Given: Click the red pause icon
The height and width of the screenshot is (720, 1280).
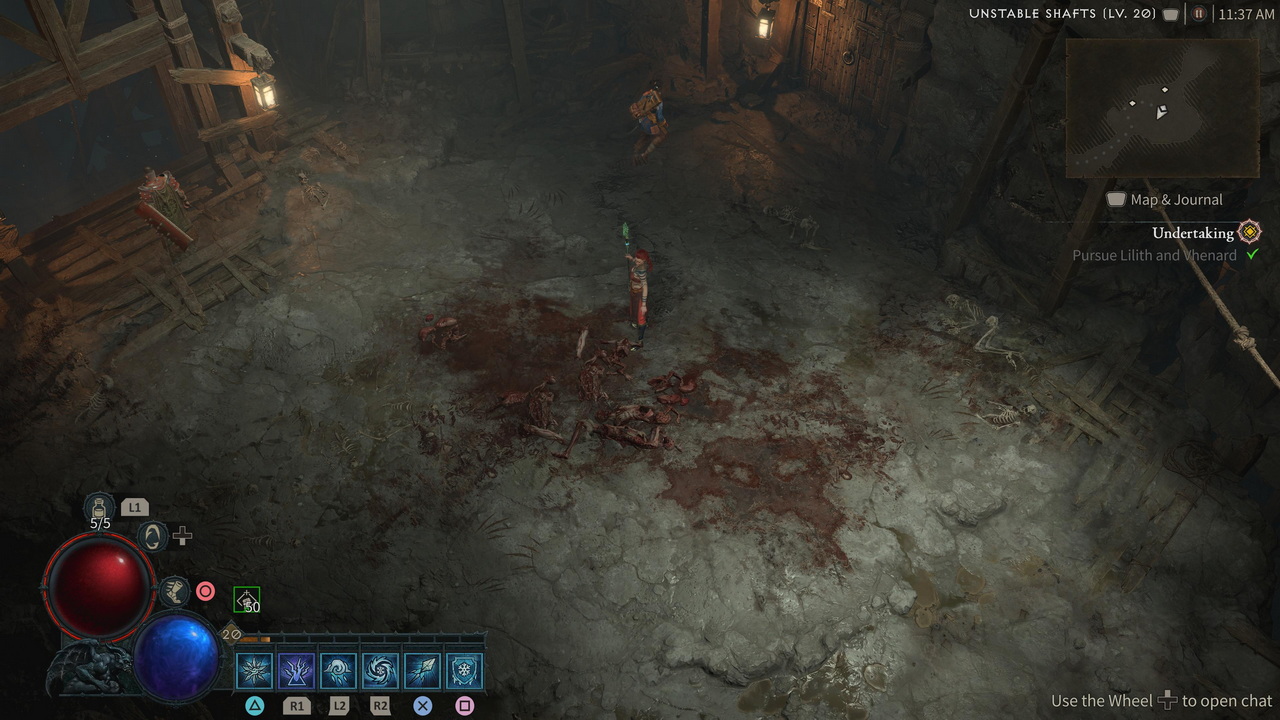Looking at the screenshot, I should [1199, 14].
